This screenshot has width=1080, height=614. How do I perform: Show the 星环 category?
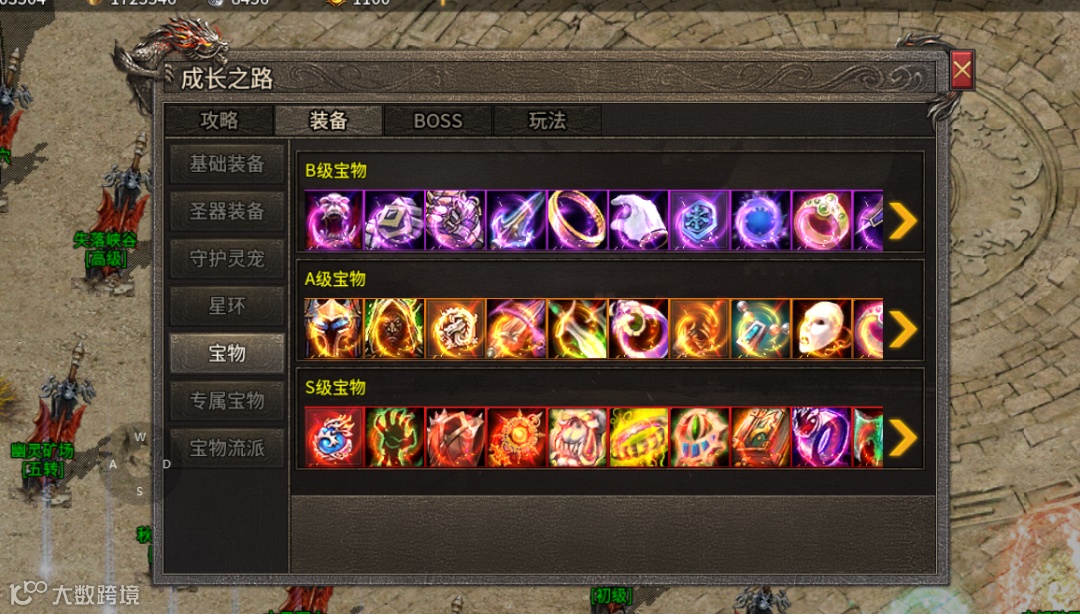click(227, 305)
